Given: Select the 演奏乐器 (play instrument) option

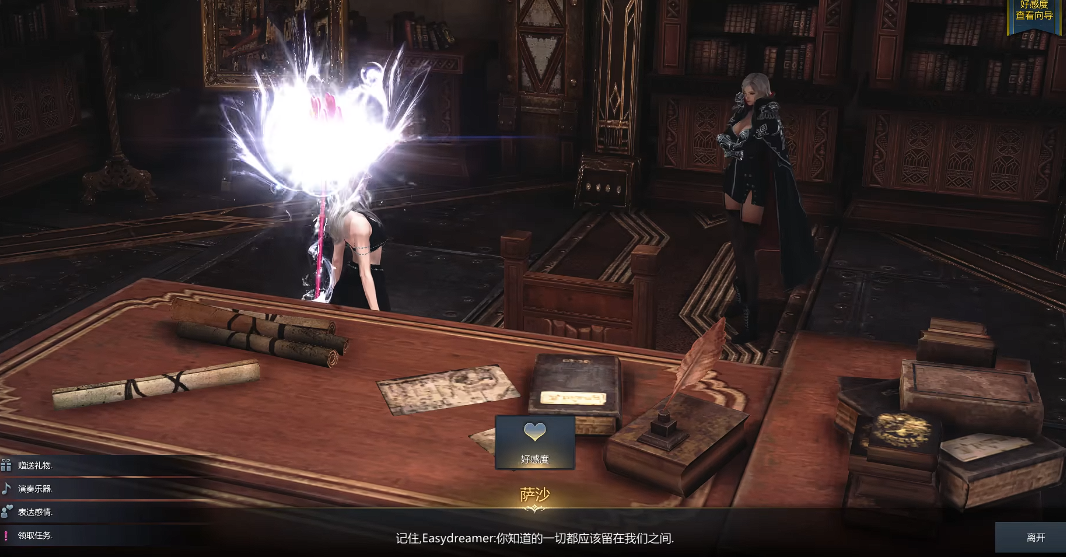Looking at the screenshot, I should click(36, 489).
